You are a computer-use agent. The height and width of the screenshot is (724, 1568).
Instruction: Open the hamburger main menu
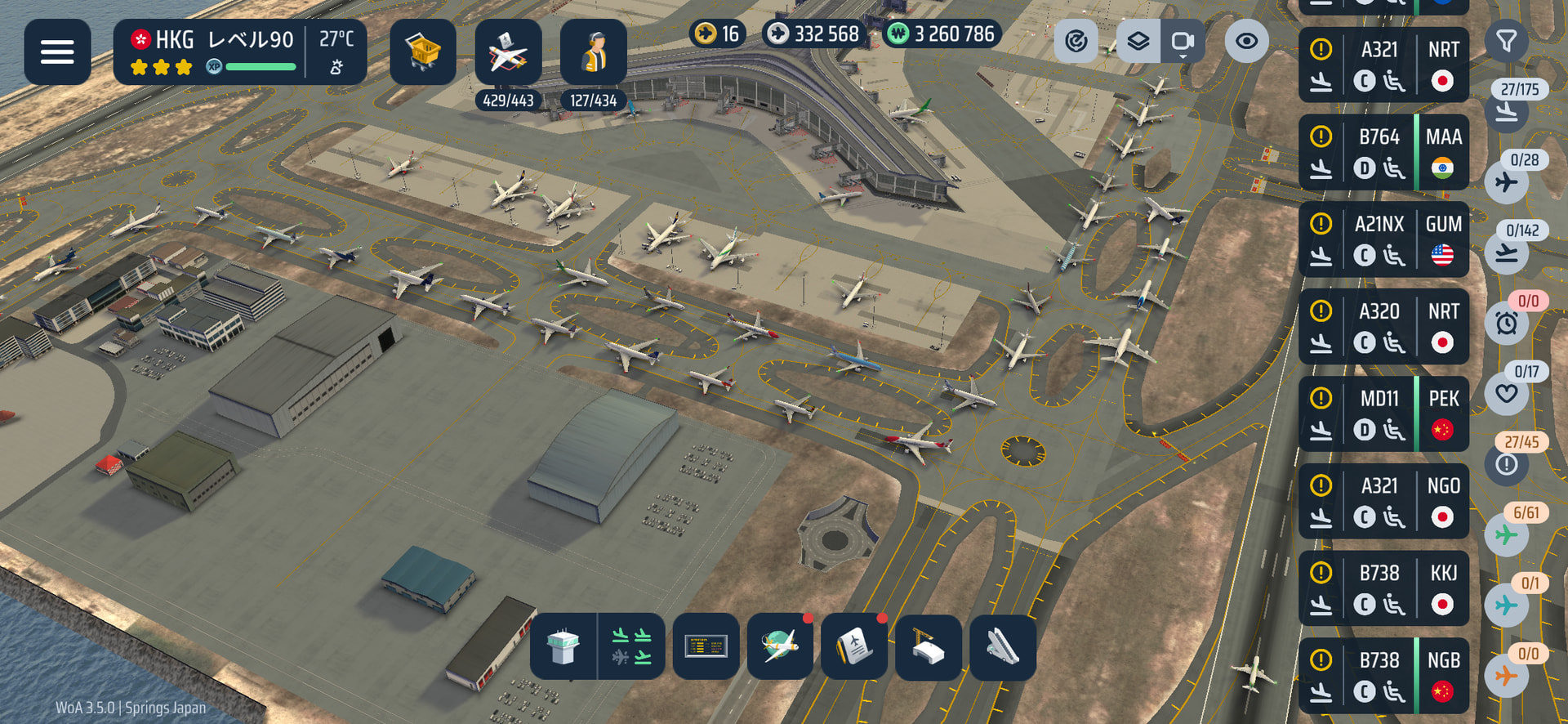click(57, 52)
